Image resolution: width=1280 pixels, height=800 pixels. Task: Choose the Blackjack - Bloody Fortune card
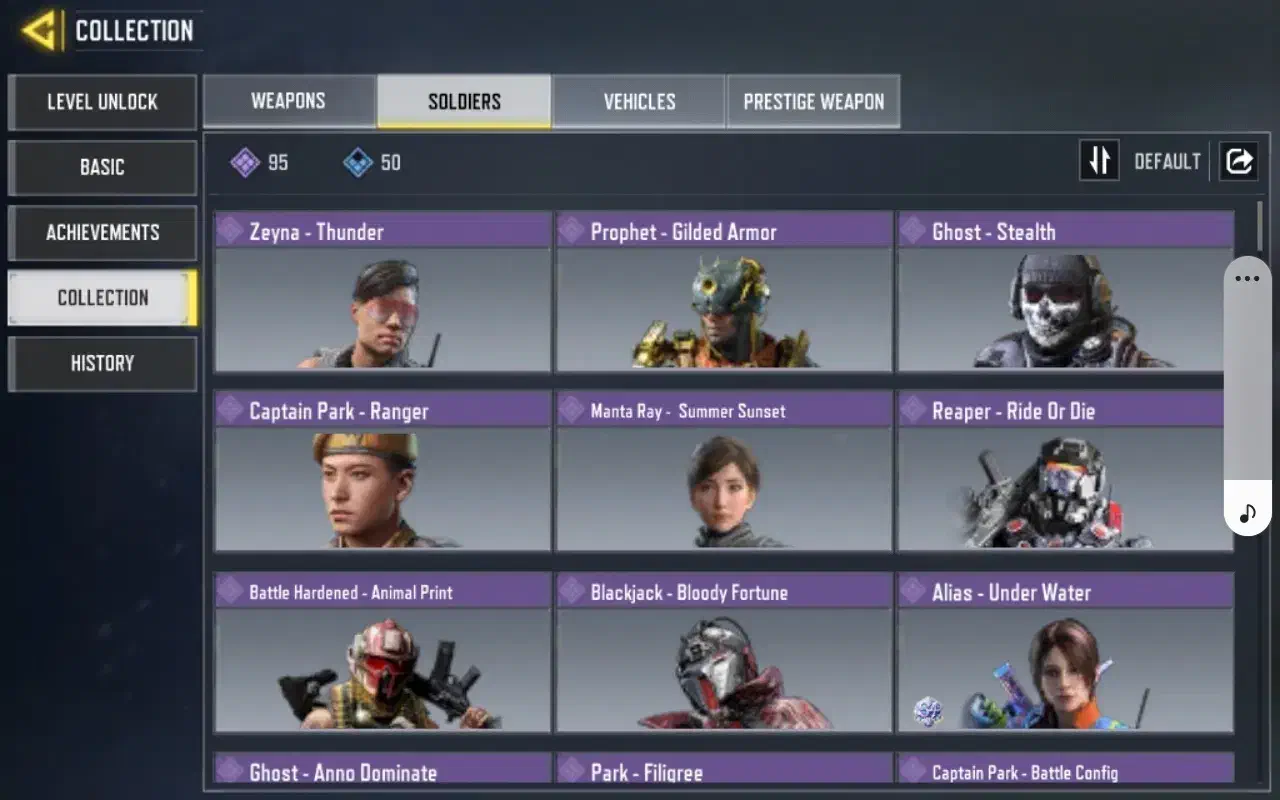coord(724,651)
